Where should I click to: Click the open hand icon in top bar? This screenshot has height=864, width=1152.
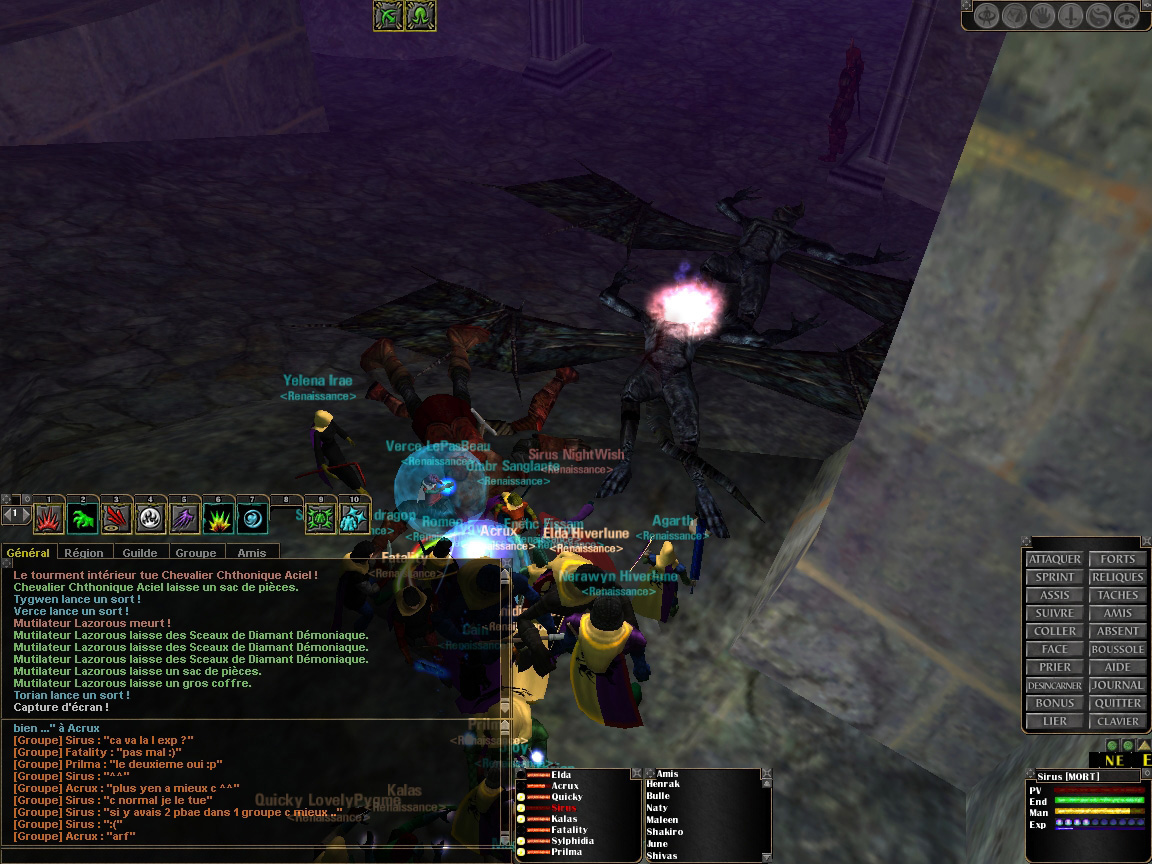[x=1042, y=16]
